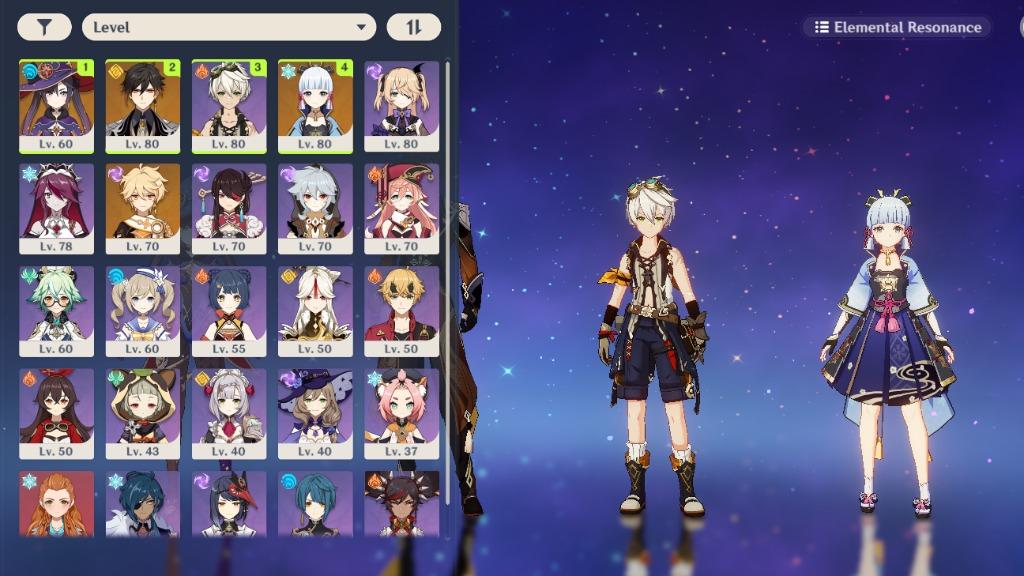Open the character filter button
1024x576 pixels.
(44, 27)
